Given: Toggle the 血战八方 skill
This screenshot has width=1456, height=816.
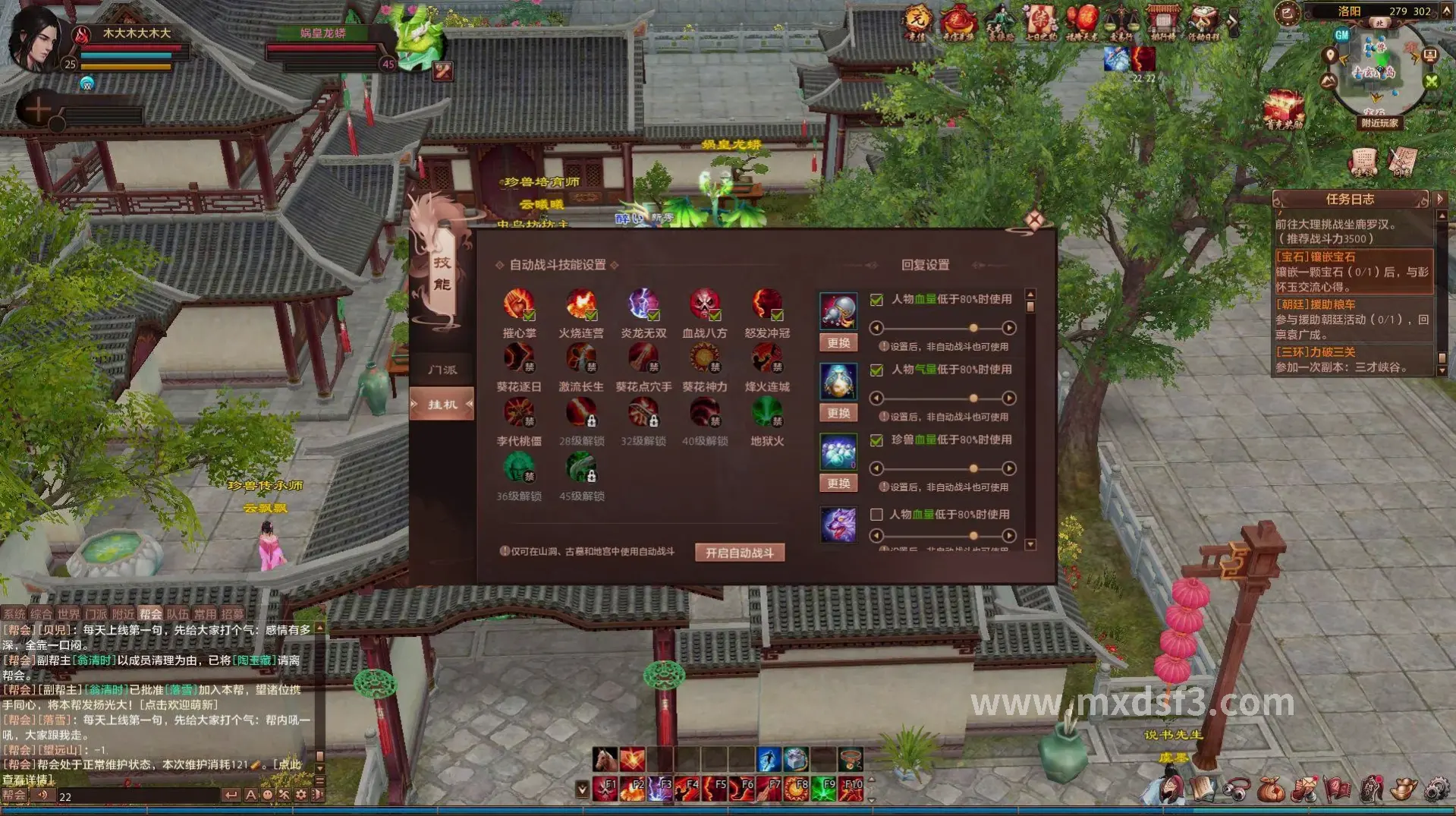Looking at the screenshot, I should tap(705, 304).
